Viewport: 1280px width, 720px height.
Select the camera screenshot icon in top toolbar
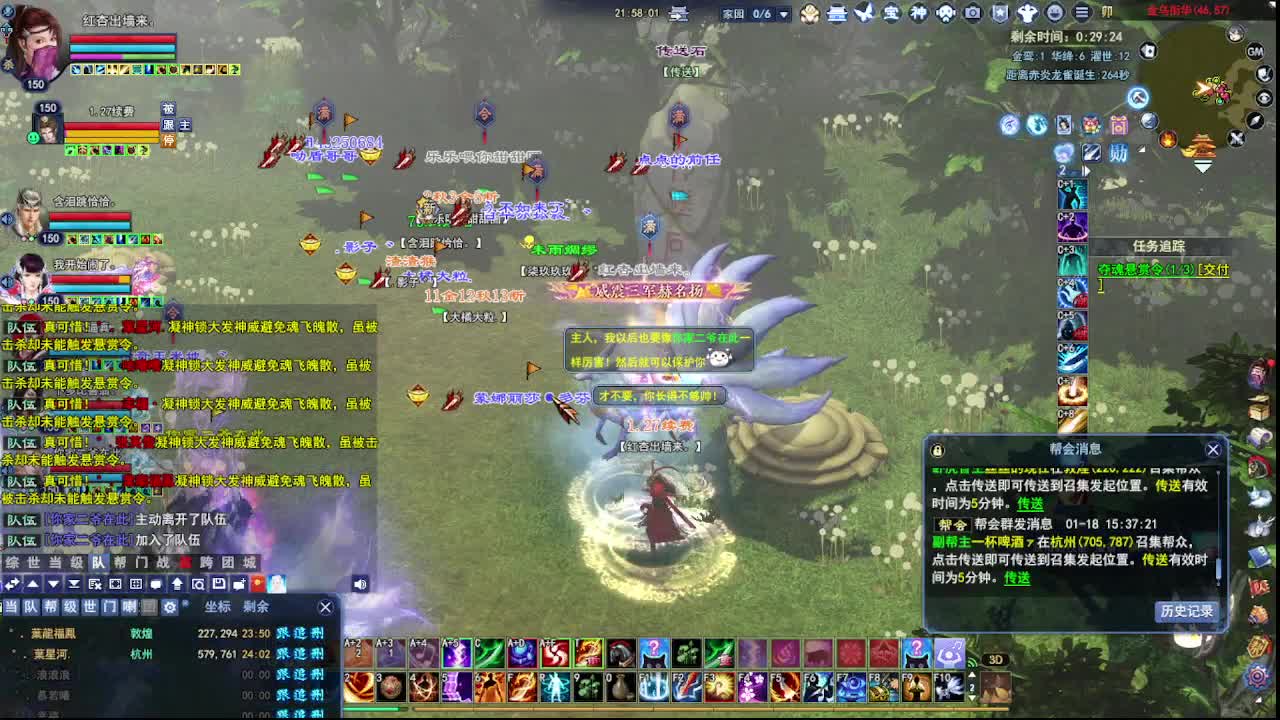point(972,13)
